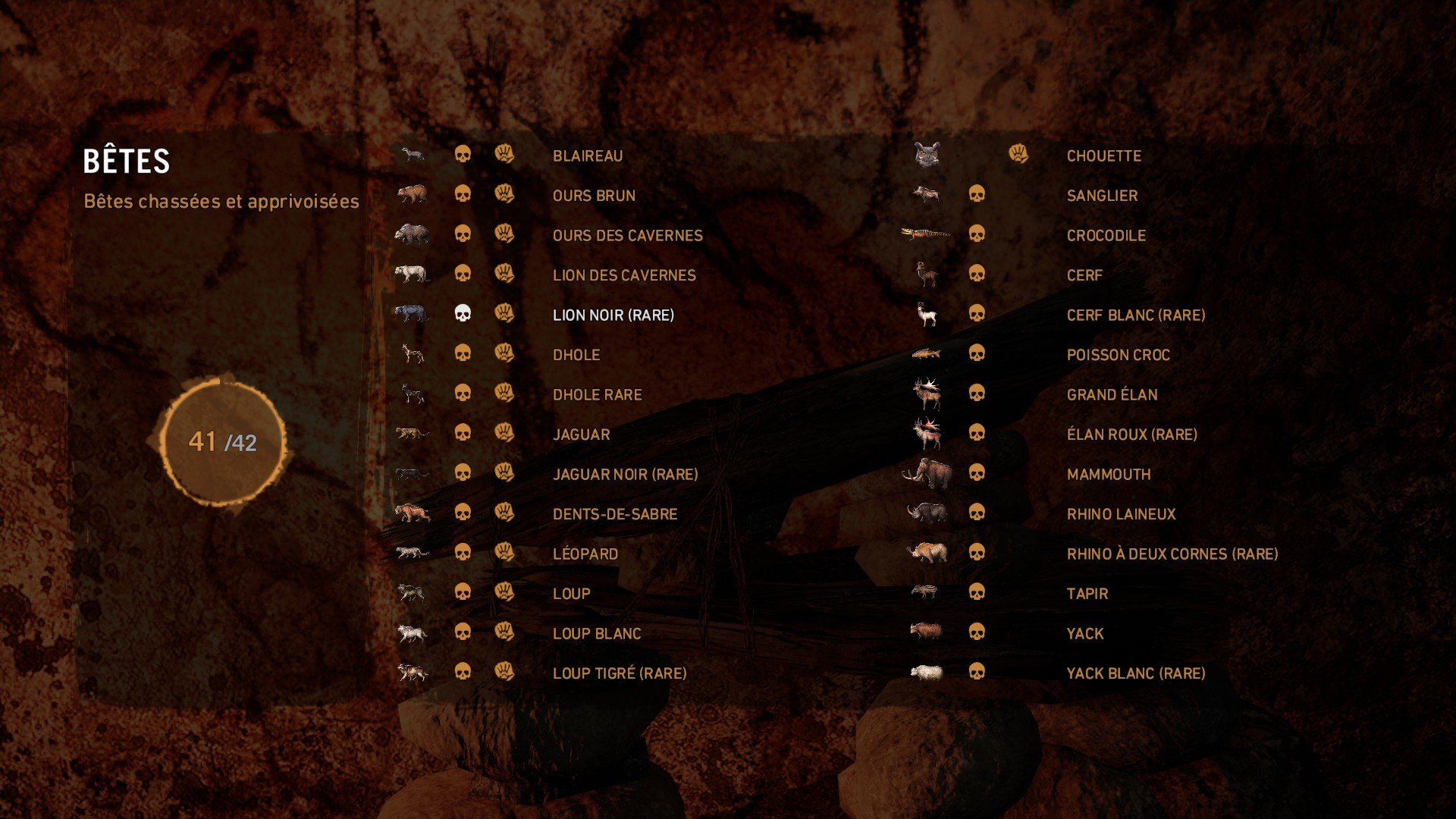Screen dimensions: 1456x819
Task: Select the Cerf Blanc (Rare) row
Action: [x=1135, y=315]
